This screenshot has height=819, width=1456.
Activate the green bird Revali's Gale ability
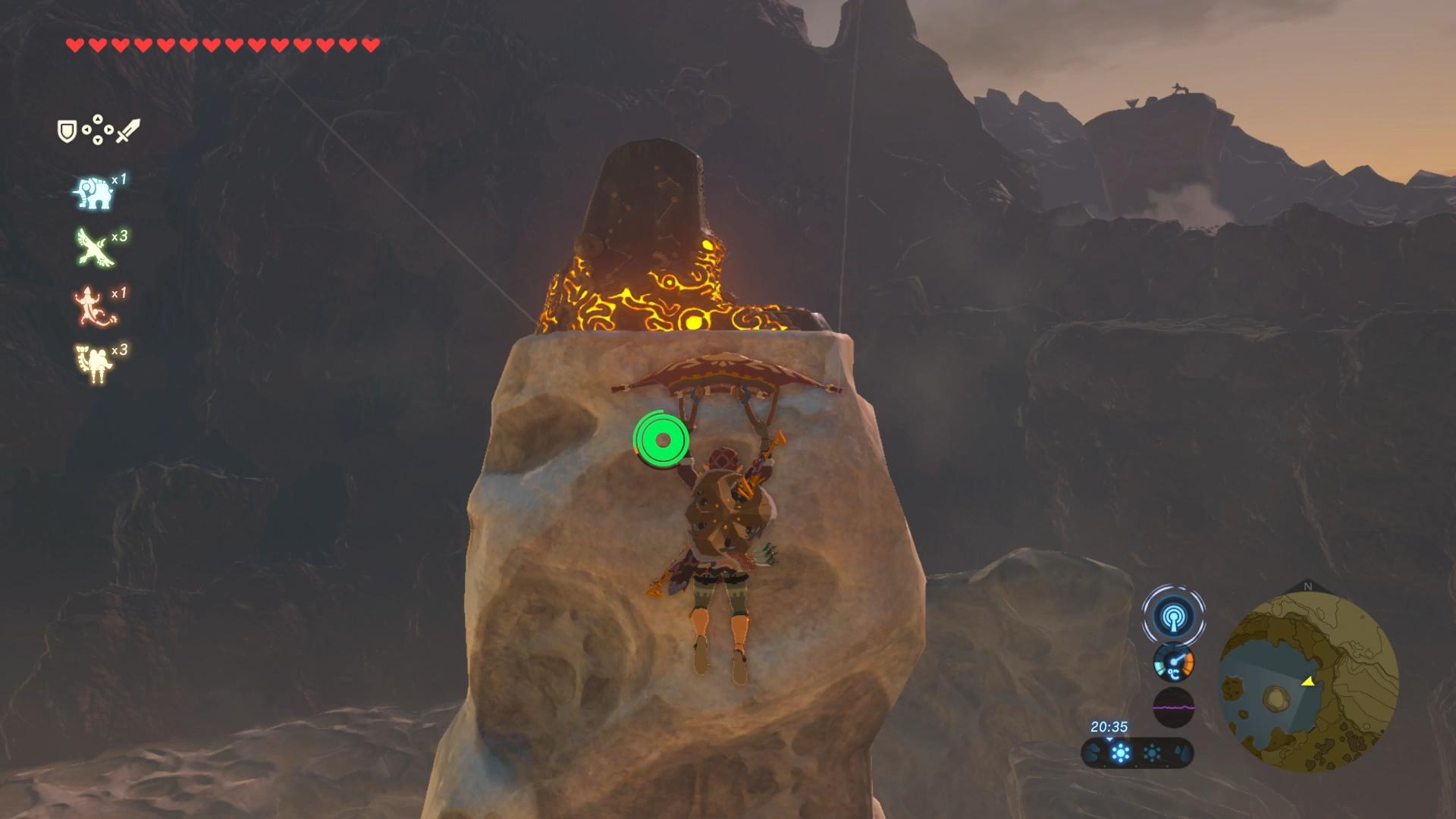point(95,248)
